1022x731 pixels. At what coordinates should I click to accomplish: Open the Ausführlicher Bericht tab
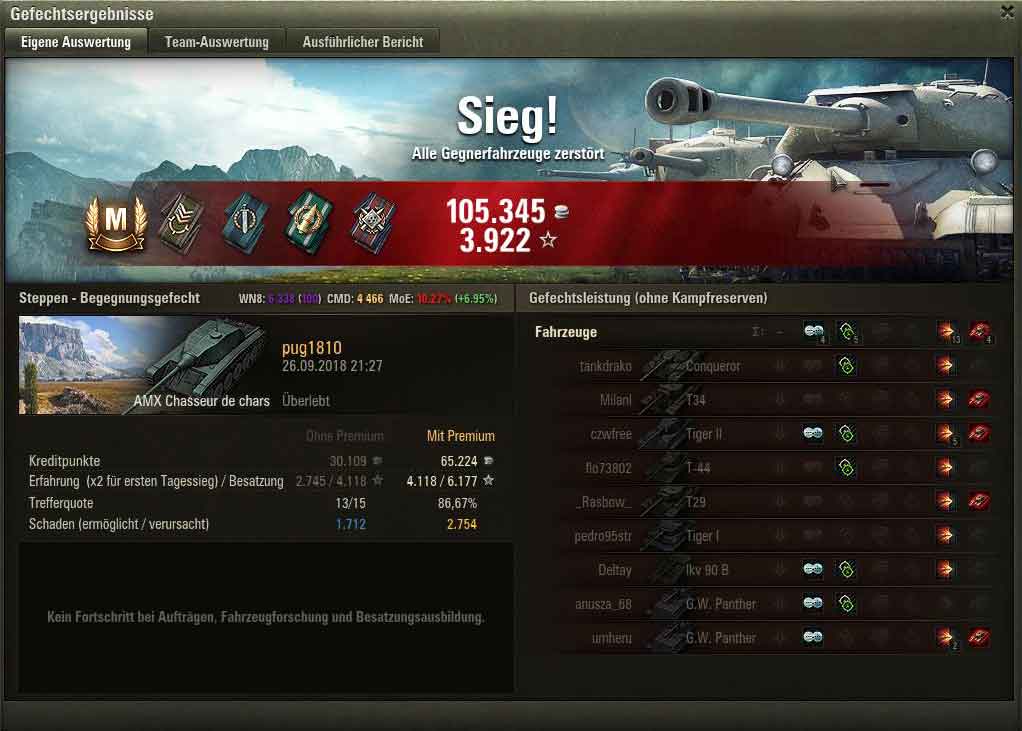point(363,42)
